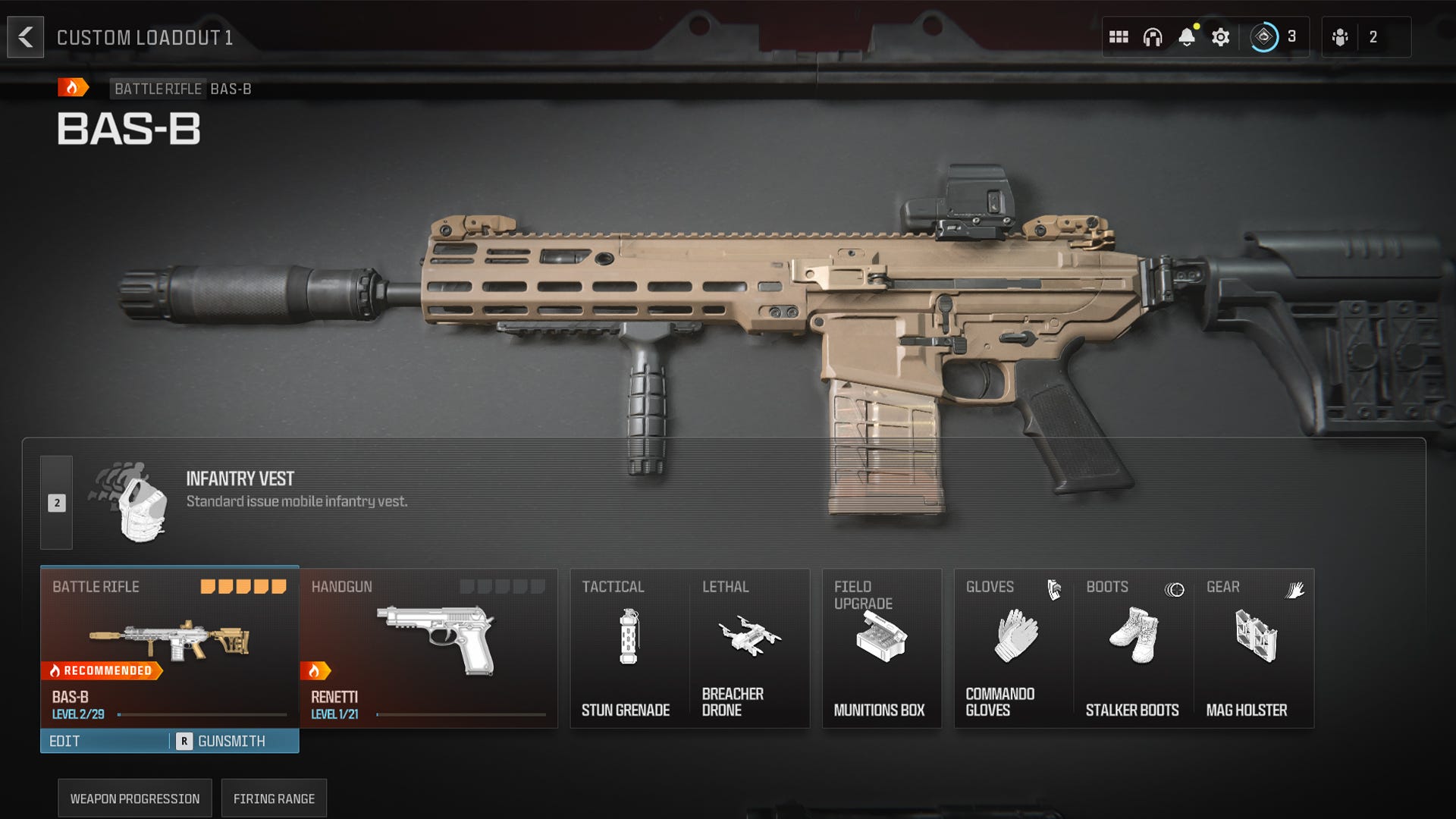The width and height of the screenshot is (1456, 819).
Task: Open settings with the gear icon
Action: pos(1220,36)
